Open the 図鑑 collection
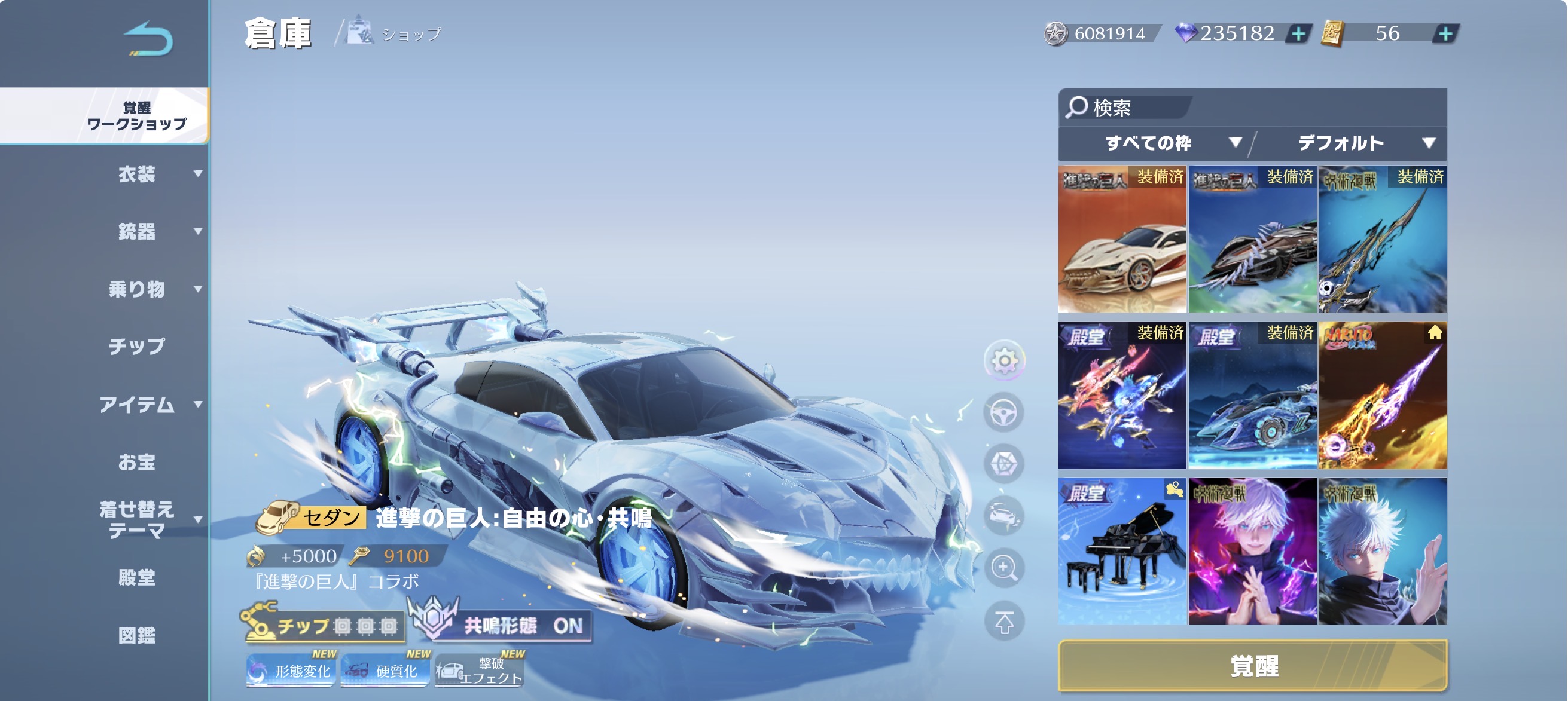The width and height of the screenshot is (1568, 701). pos(137,635)
